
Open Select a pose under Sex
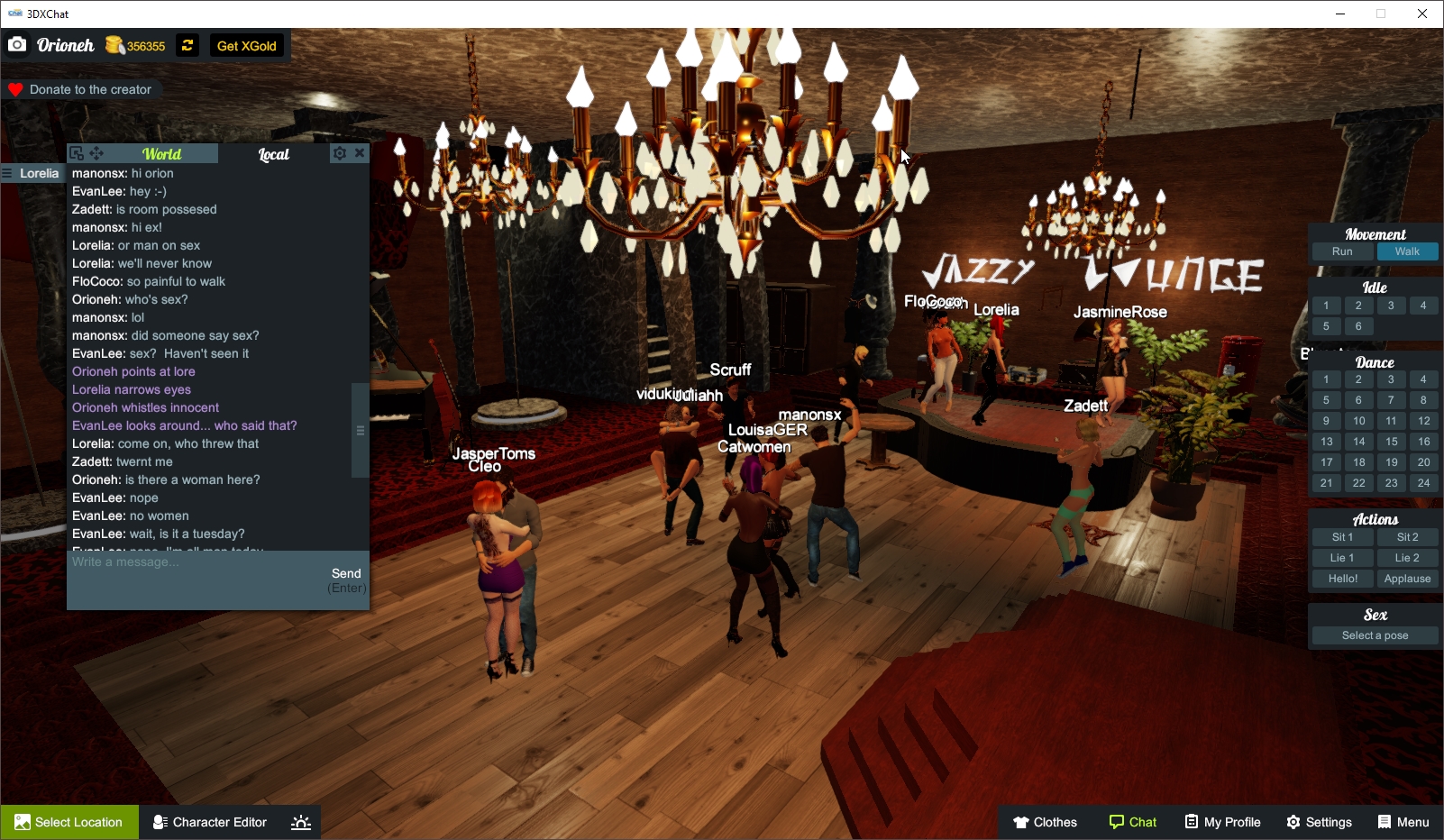pyautogui.click(x=1374, y=635)
